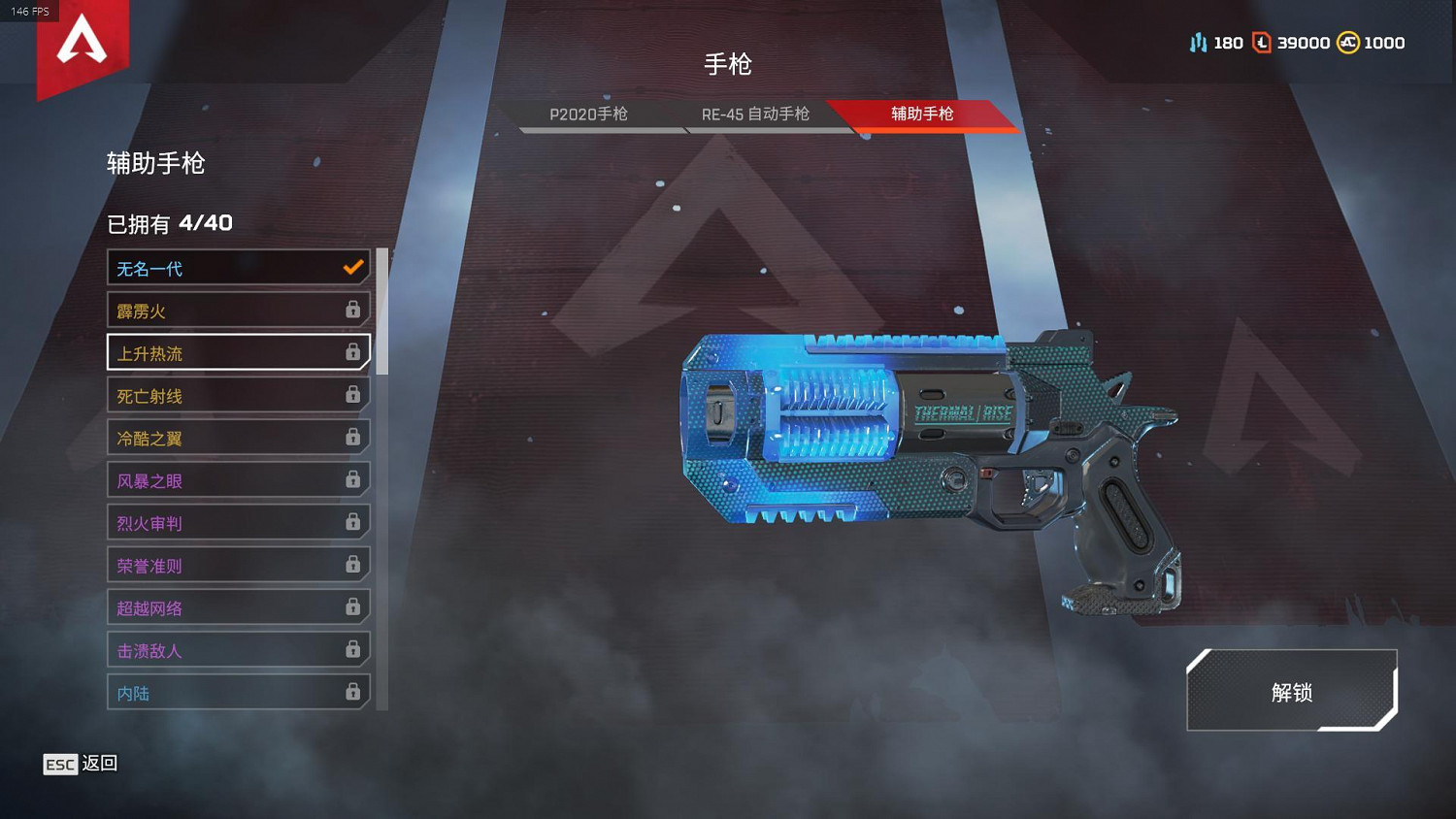Select the 辅助手枪 tab
This screenshot has width=1456, height=819.
coord(919,114)
